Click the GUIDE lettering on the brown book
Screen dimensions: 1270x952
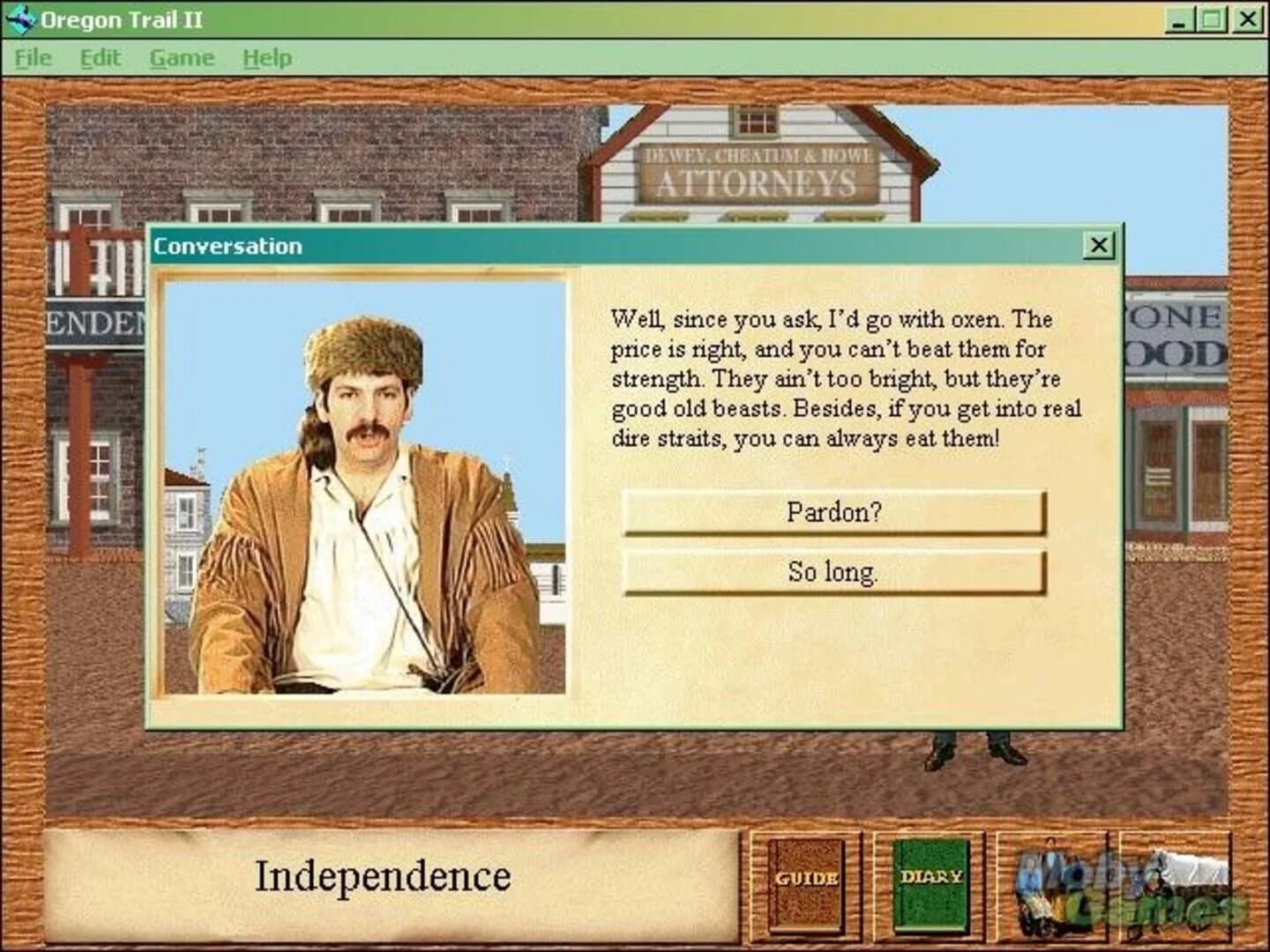806,879
